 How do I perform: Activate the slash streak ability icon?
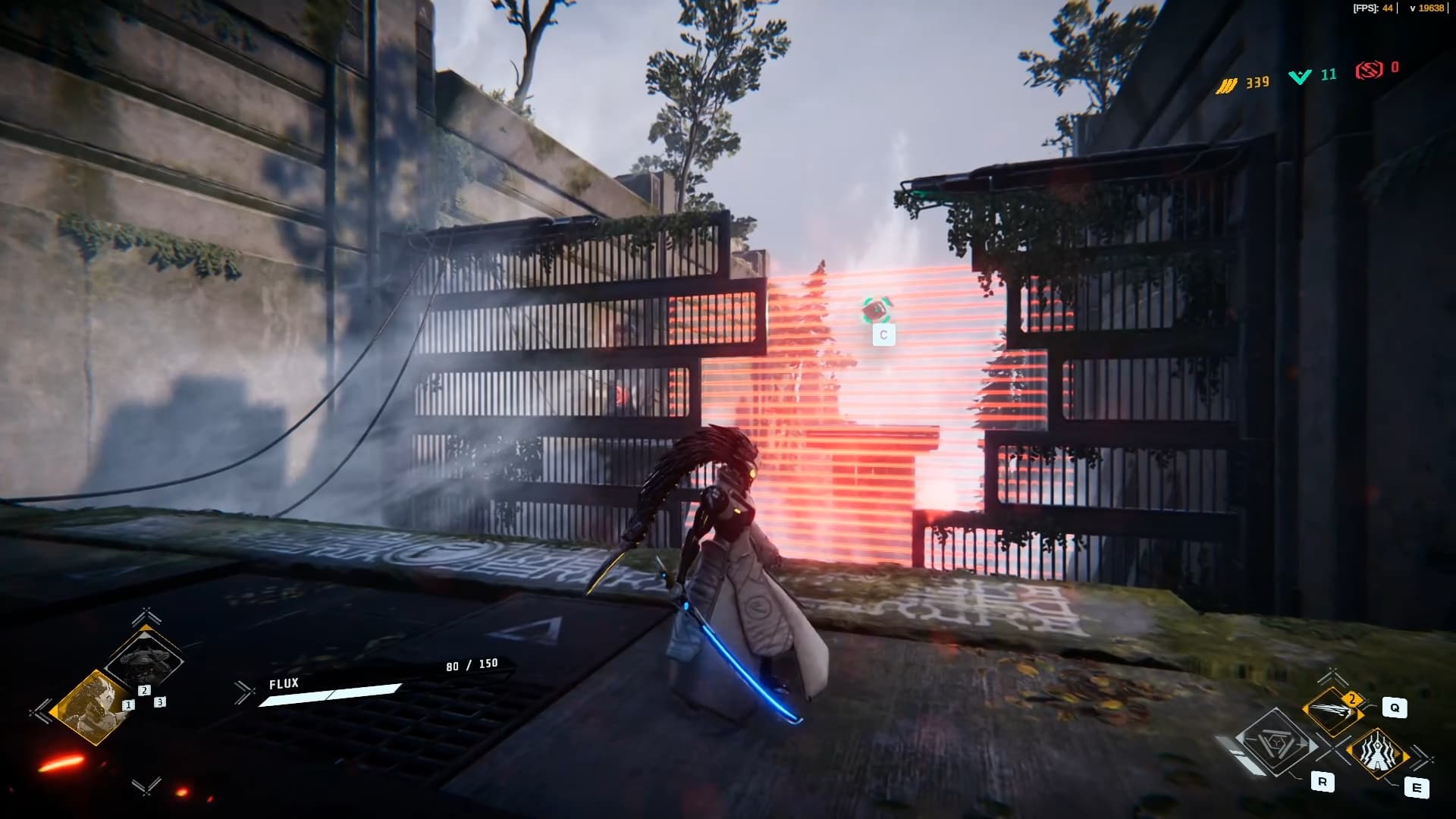(1333, 711)
